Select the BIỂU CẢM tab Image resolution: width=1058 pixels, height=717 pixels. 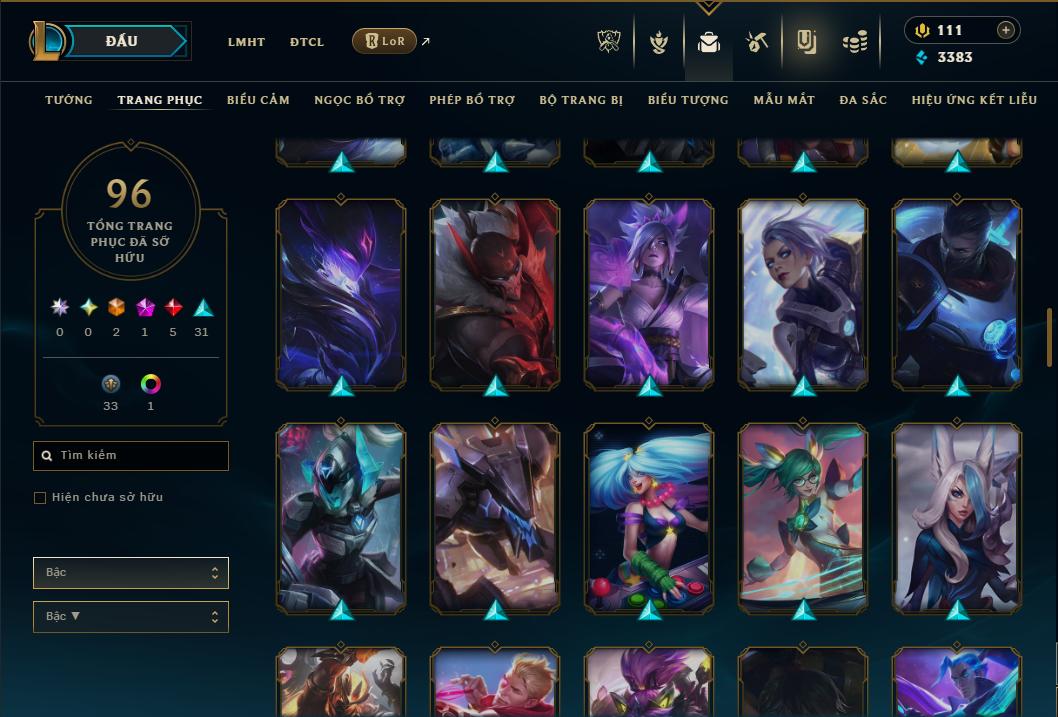coord(258,100)
